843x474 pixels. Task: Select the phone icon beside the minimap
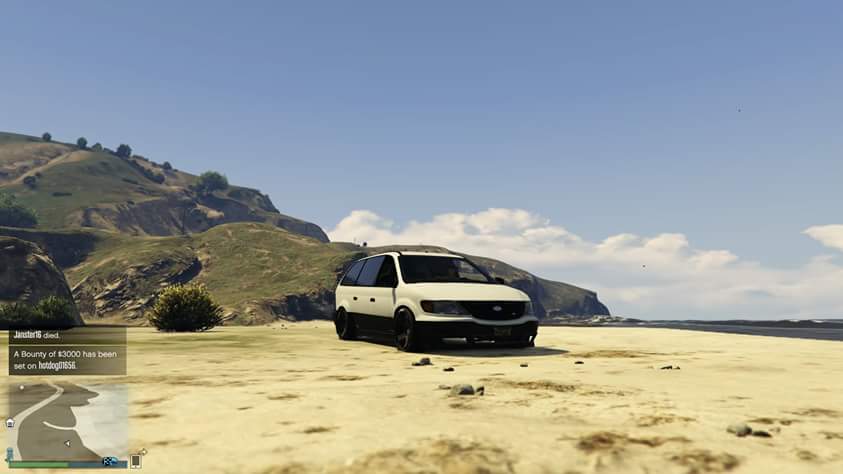click(135, 461)
